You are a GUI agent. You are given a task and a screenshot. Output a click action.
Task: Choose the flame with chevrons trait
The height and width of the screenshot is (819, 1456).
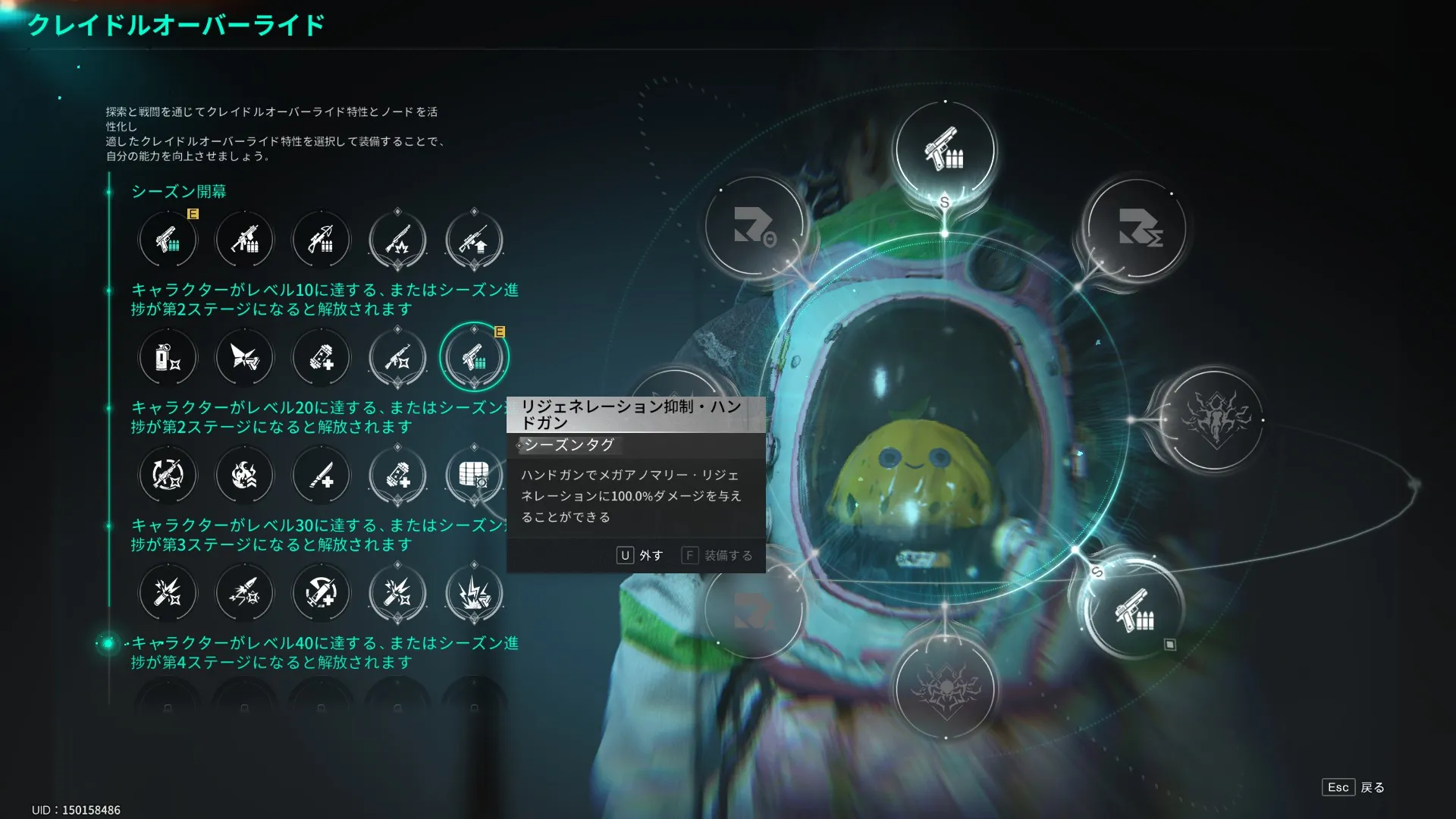coord(244,475)
